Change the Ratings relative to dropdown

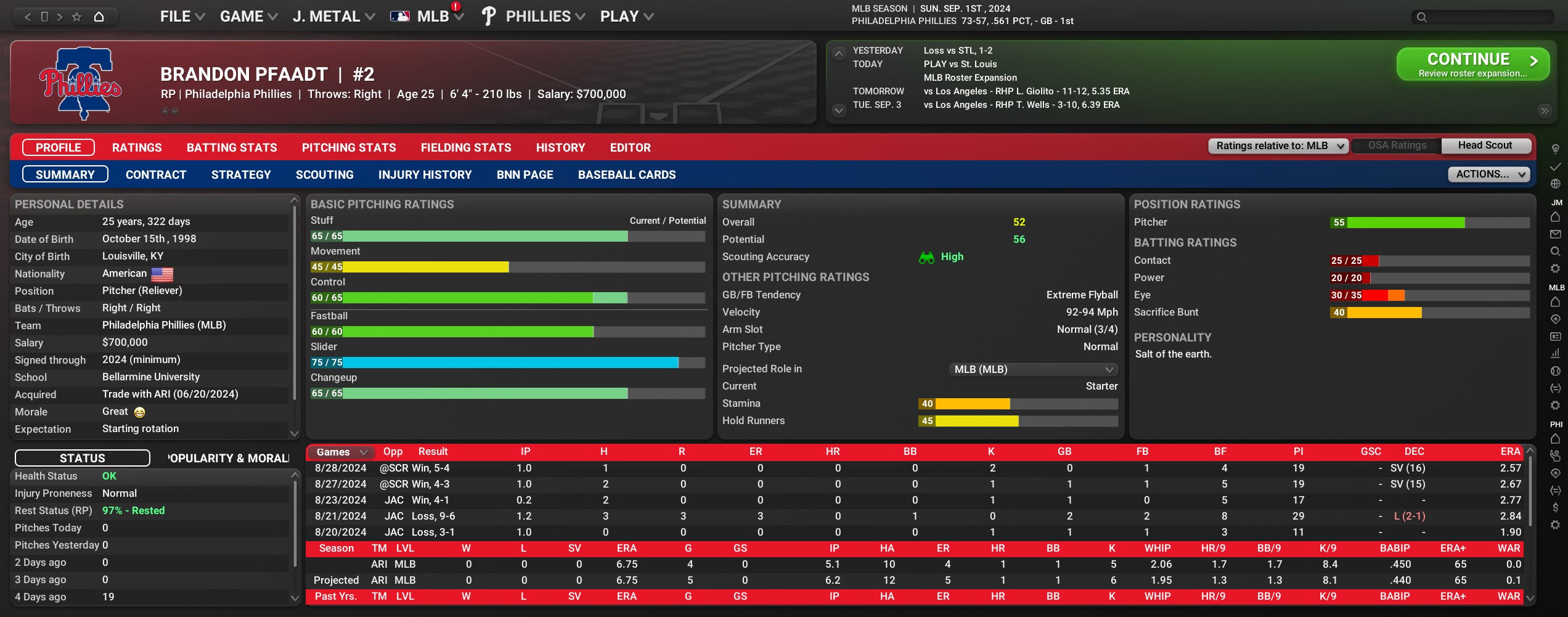1278,146
